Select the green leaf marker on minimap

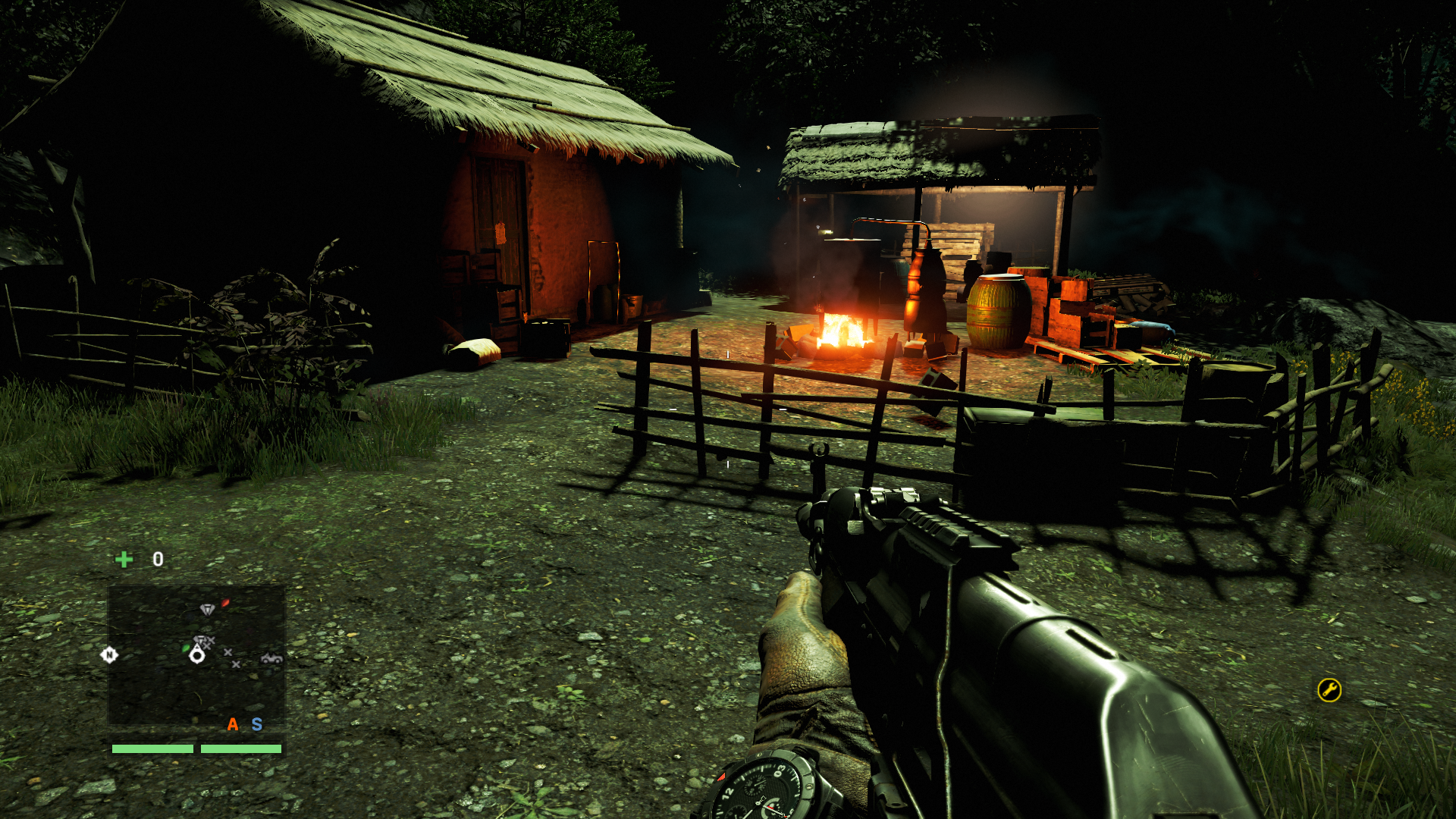(186, 648)
